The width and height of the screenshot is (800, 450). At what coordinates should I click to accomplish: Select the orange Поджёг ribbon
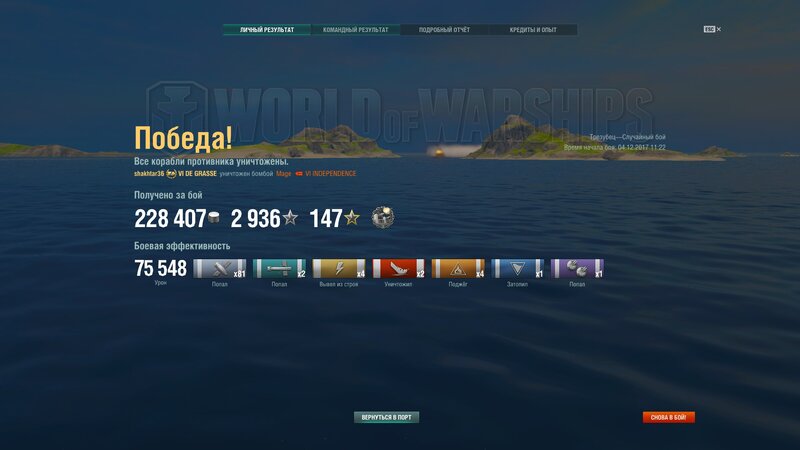pyautogui.click(x=458, y=268)
